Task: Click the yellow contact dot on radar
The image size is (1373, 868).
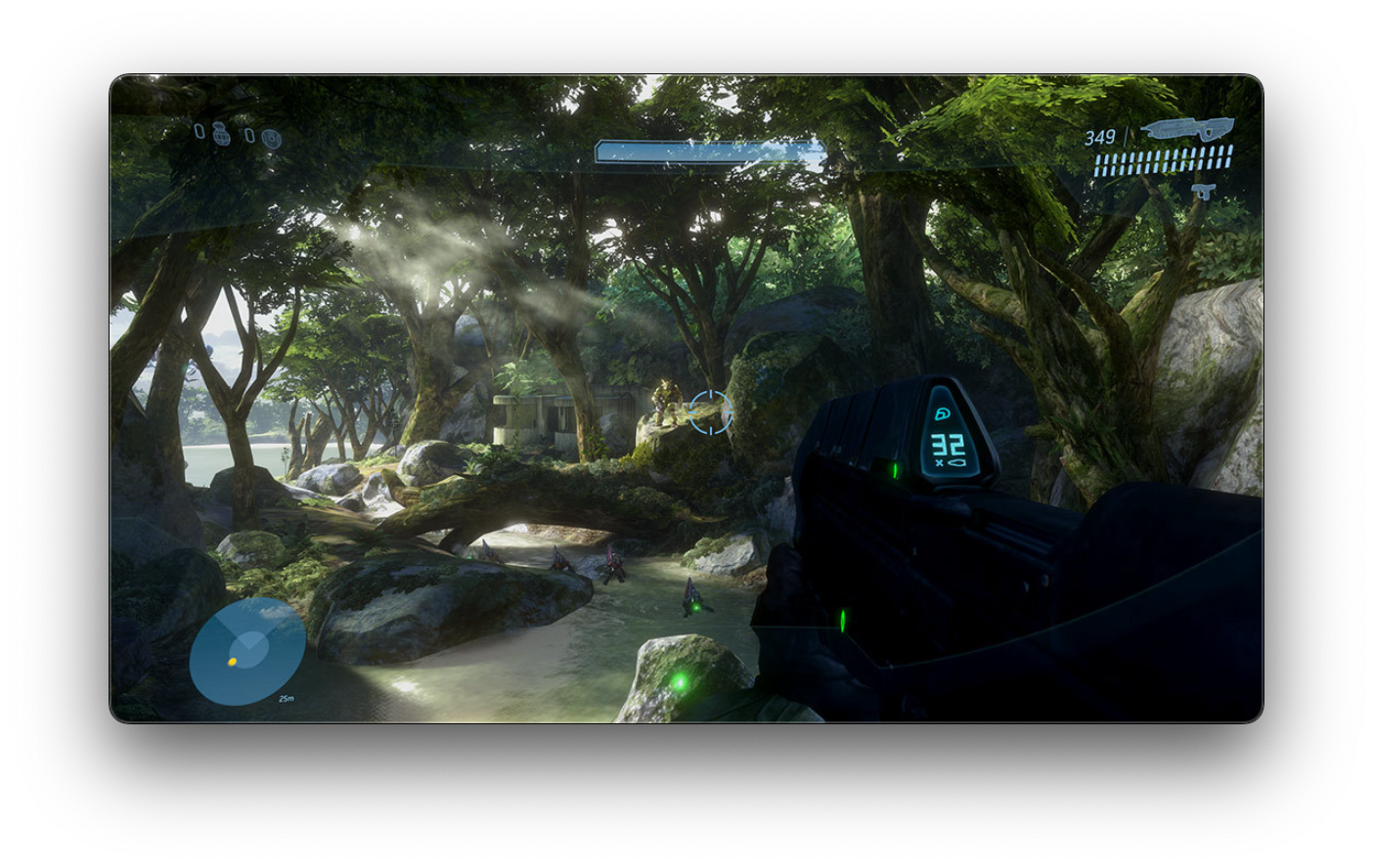Action: 232,662
